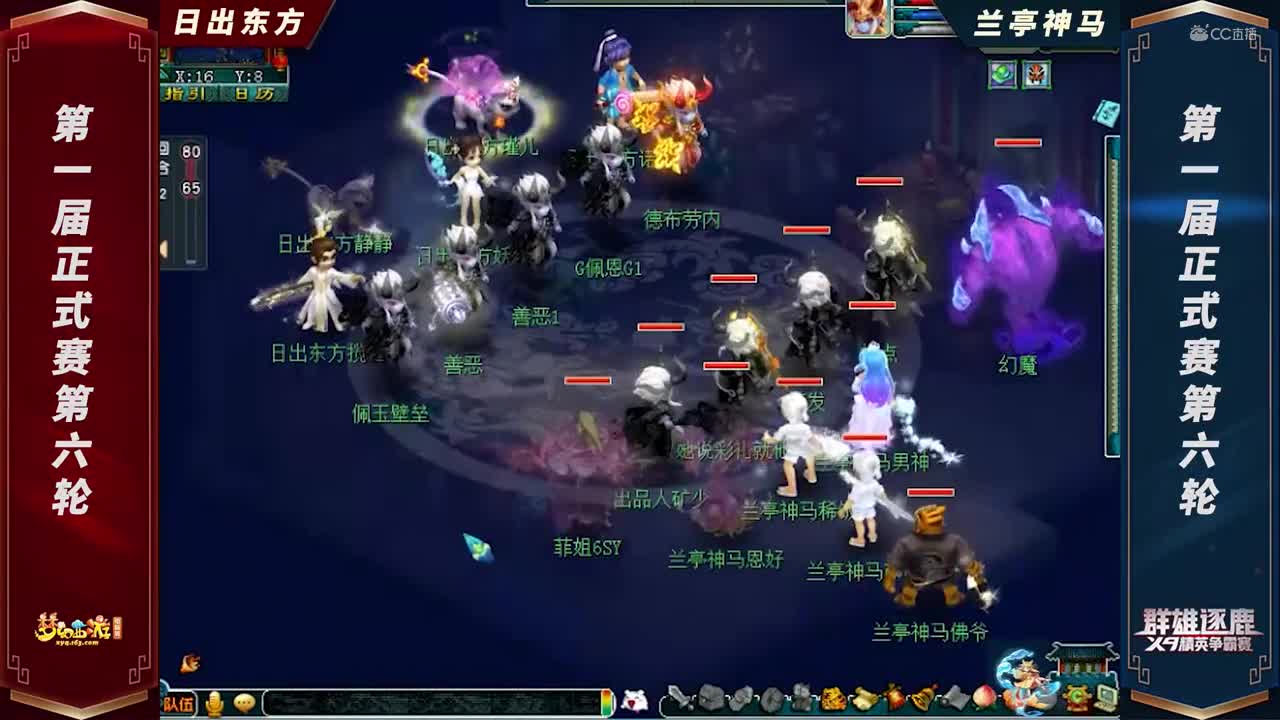Click the golden scroll icon in the item bar

tap(864, 700)
